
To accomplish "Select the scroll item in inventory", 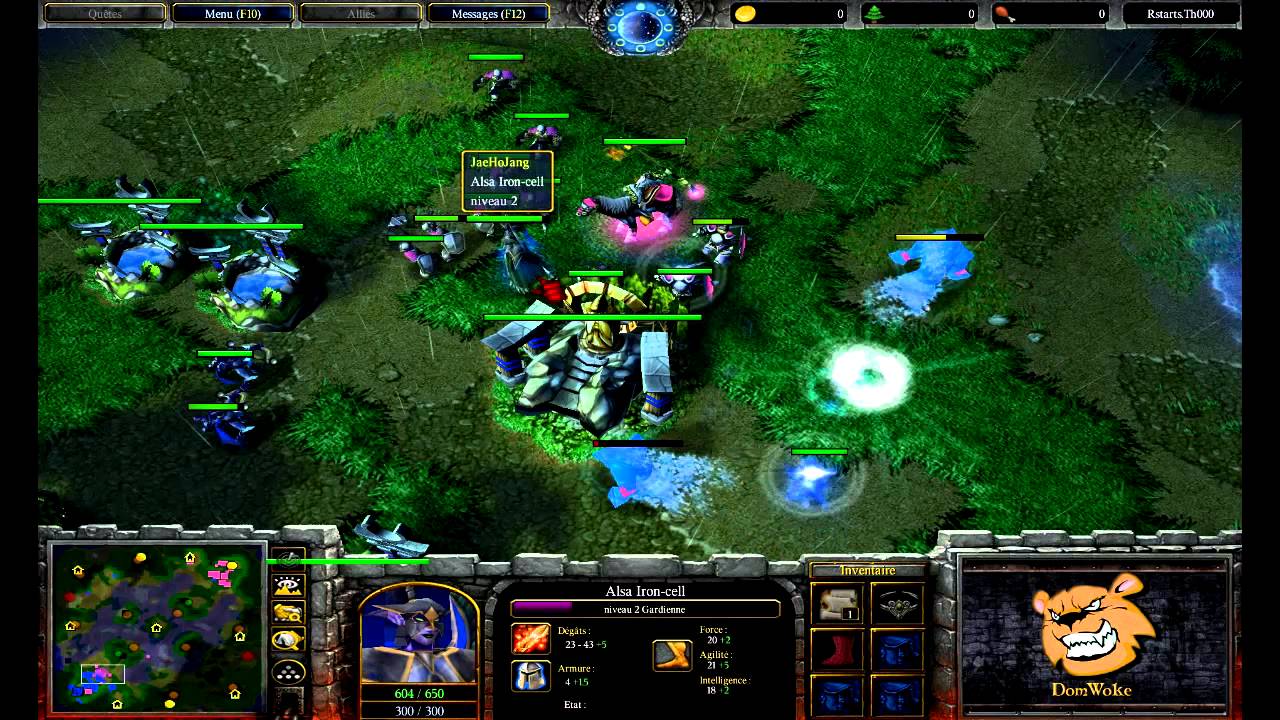I will pos(836,604).
